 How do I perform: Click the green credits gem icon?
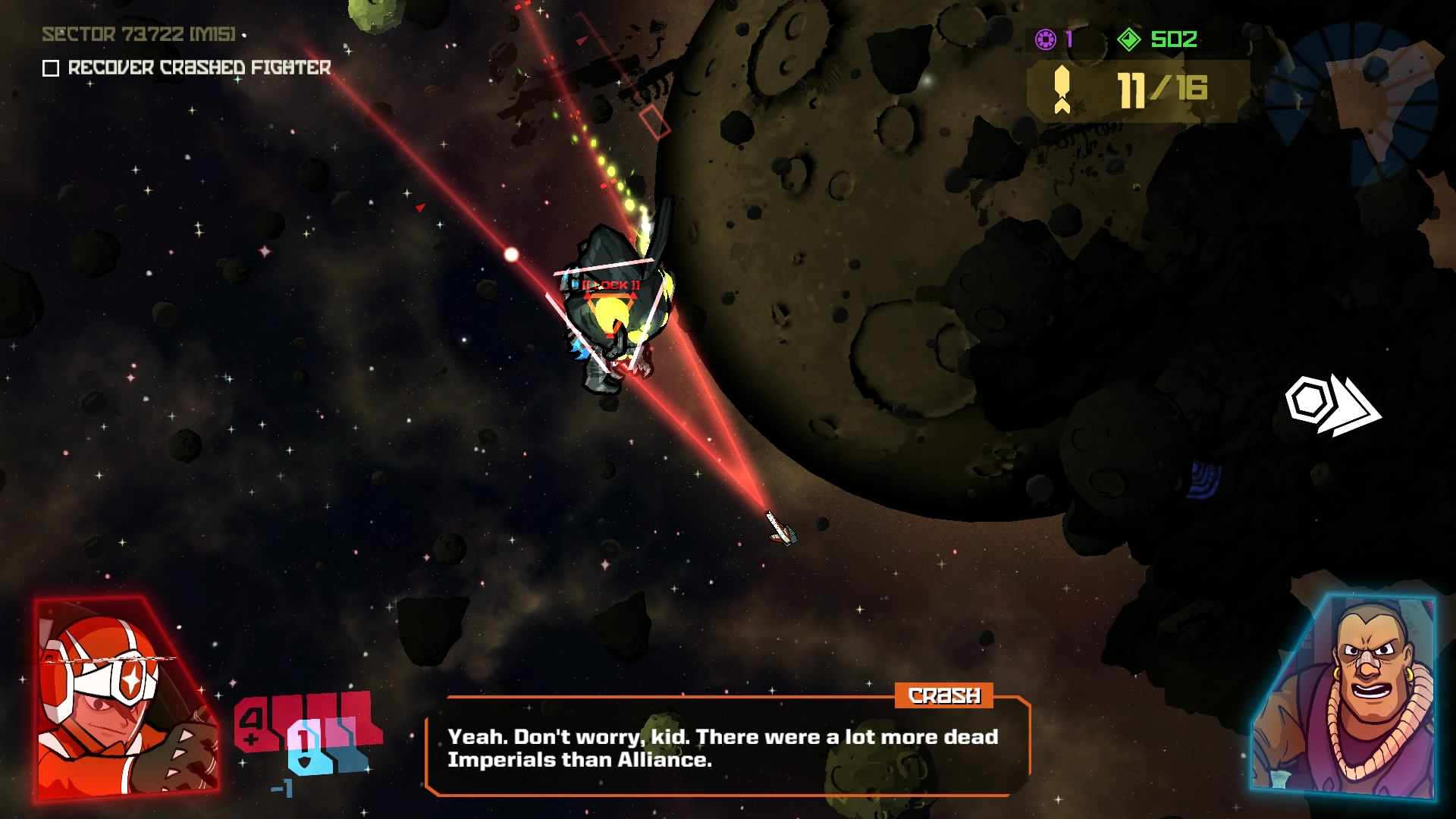(x=1129, y=39)
